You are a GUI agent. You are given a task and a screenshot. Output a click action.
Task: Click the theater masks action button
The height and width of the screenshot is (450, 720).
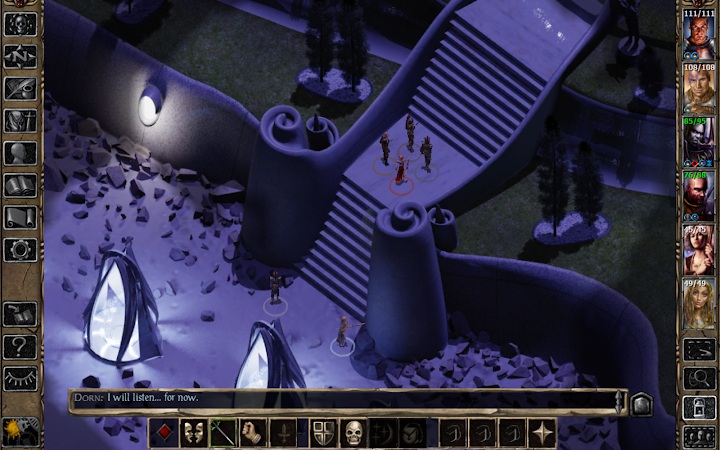tap(194, 433)
